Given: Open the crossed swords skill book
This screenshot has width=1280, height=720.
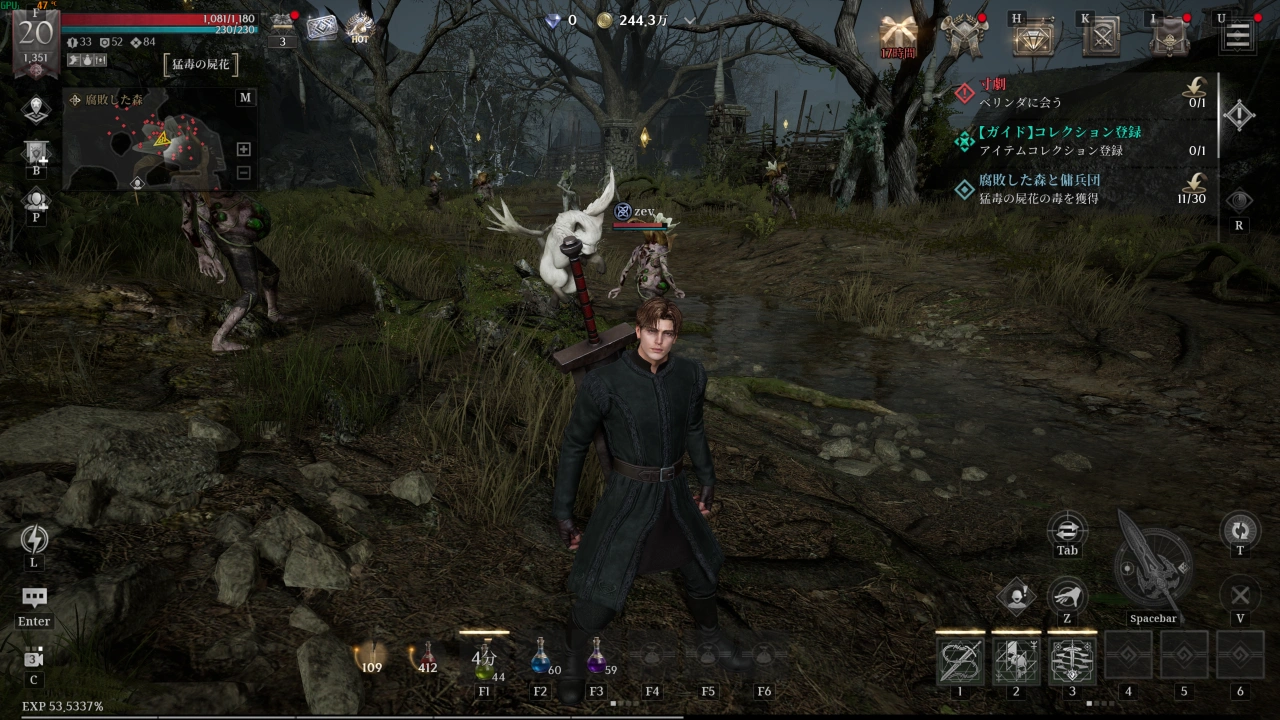Looking at the screenshot, I should coord(1102,38).
